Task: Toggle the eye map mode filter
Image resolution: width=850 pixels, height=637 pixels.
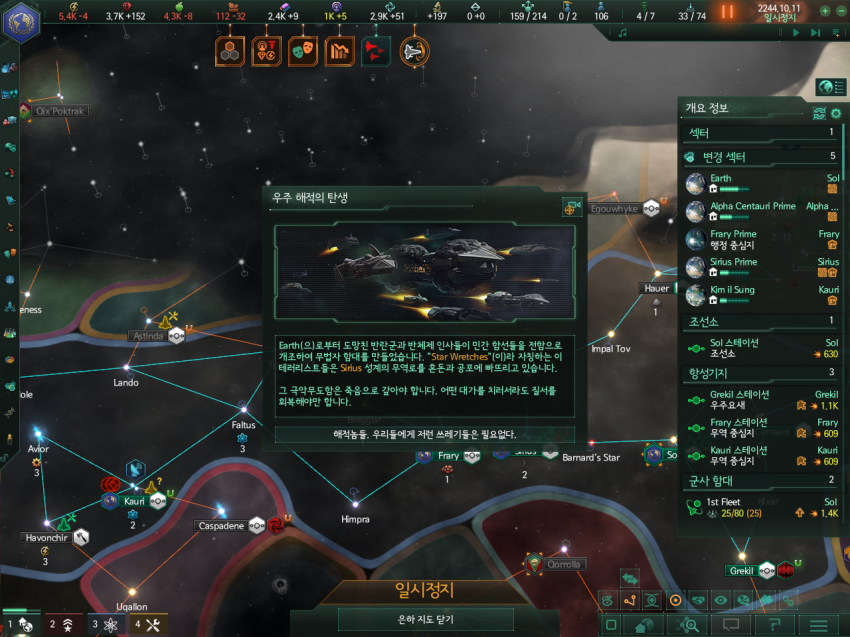Action: (720, 600)
